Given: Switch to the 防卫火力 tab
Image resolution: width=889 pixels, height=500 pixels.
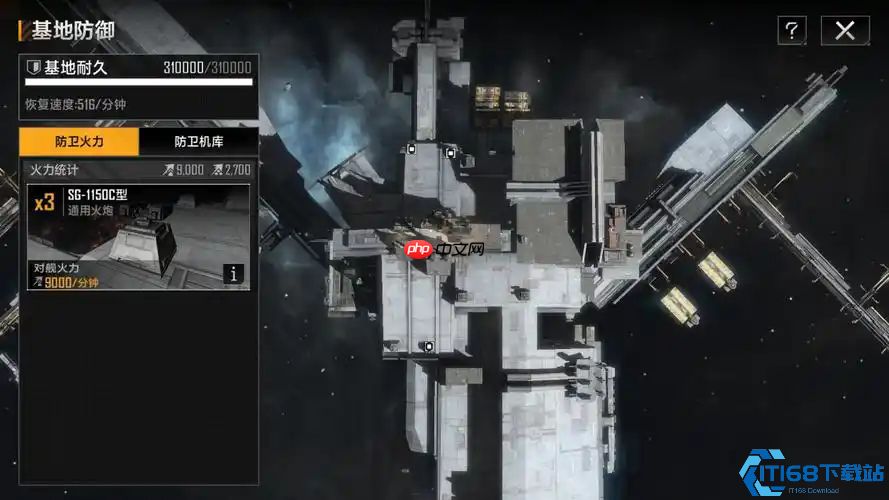Looking at the screenshot, I should (79, 142).
